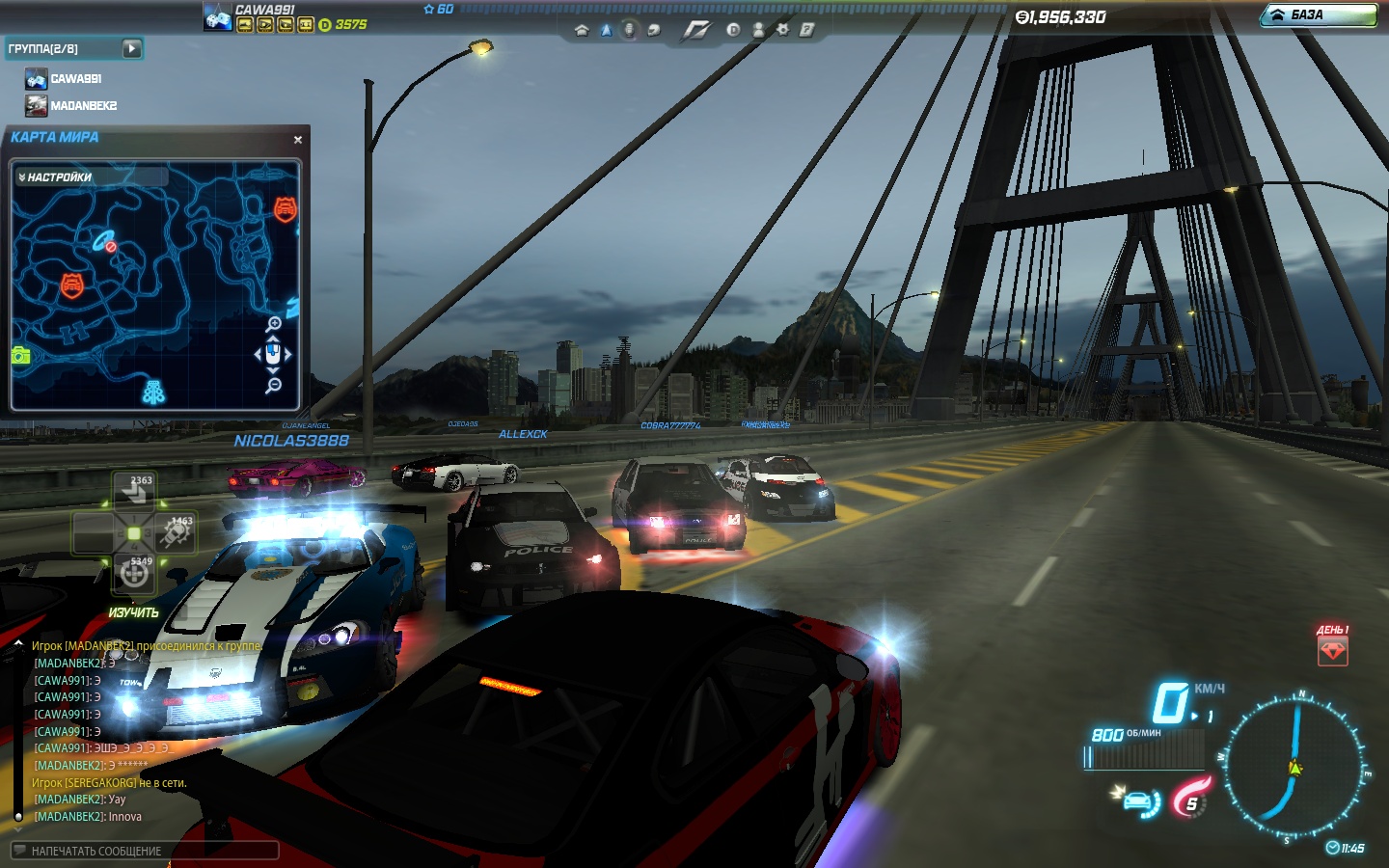Zoom in on the world map
Screen dimensions: 1389x868
tap(274, 324)
